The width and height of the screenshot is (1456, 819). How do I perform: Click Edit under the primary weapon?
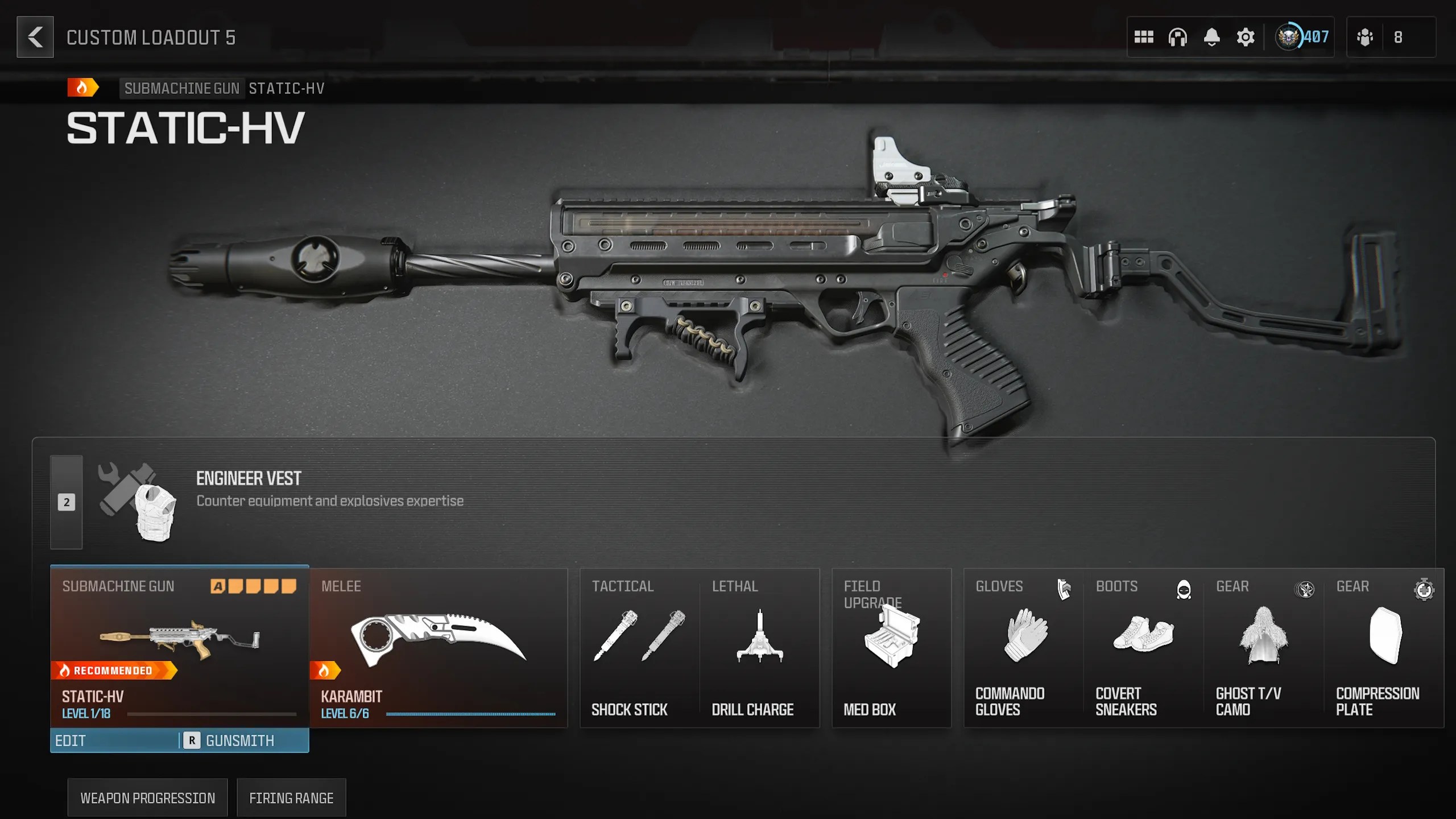coord(114,741)
